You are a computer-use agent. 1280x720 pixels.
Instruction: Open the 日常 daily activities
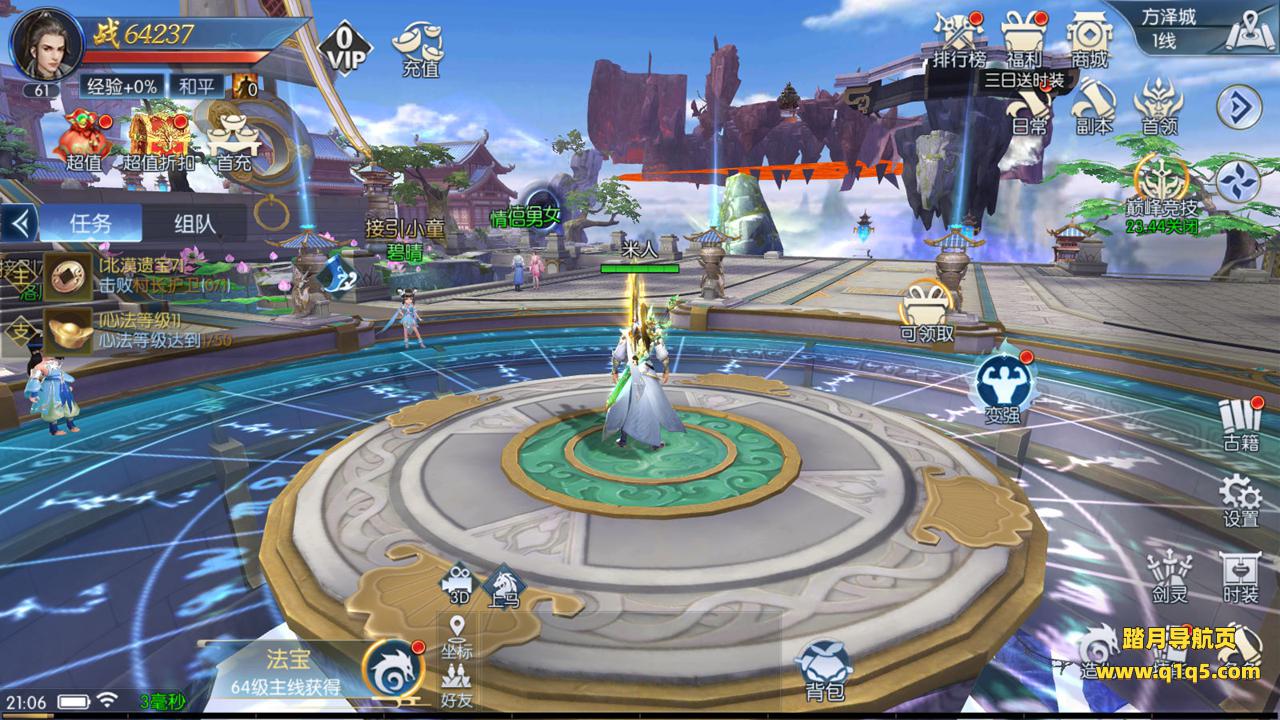click(1029, 107)
